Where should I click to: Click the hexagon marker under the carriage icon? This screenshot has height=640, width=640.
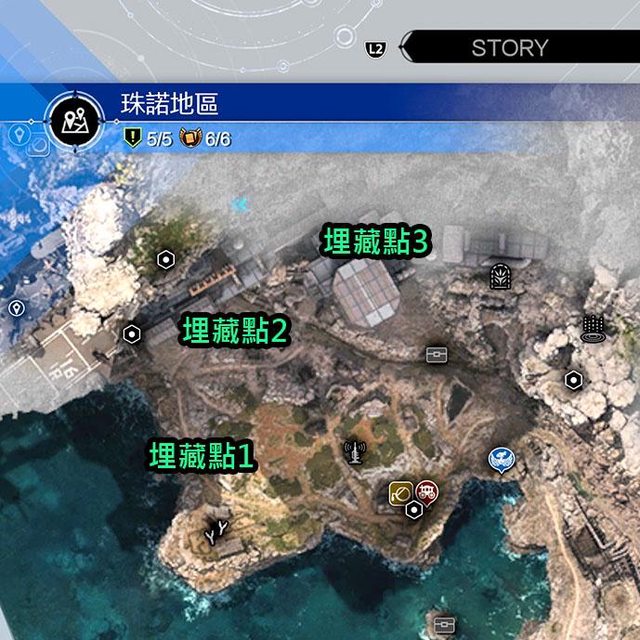(414, 510)
